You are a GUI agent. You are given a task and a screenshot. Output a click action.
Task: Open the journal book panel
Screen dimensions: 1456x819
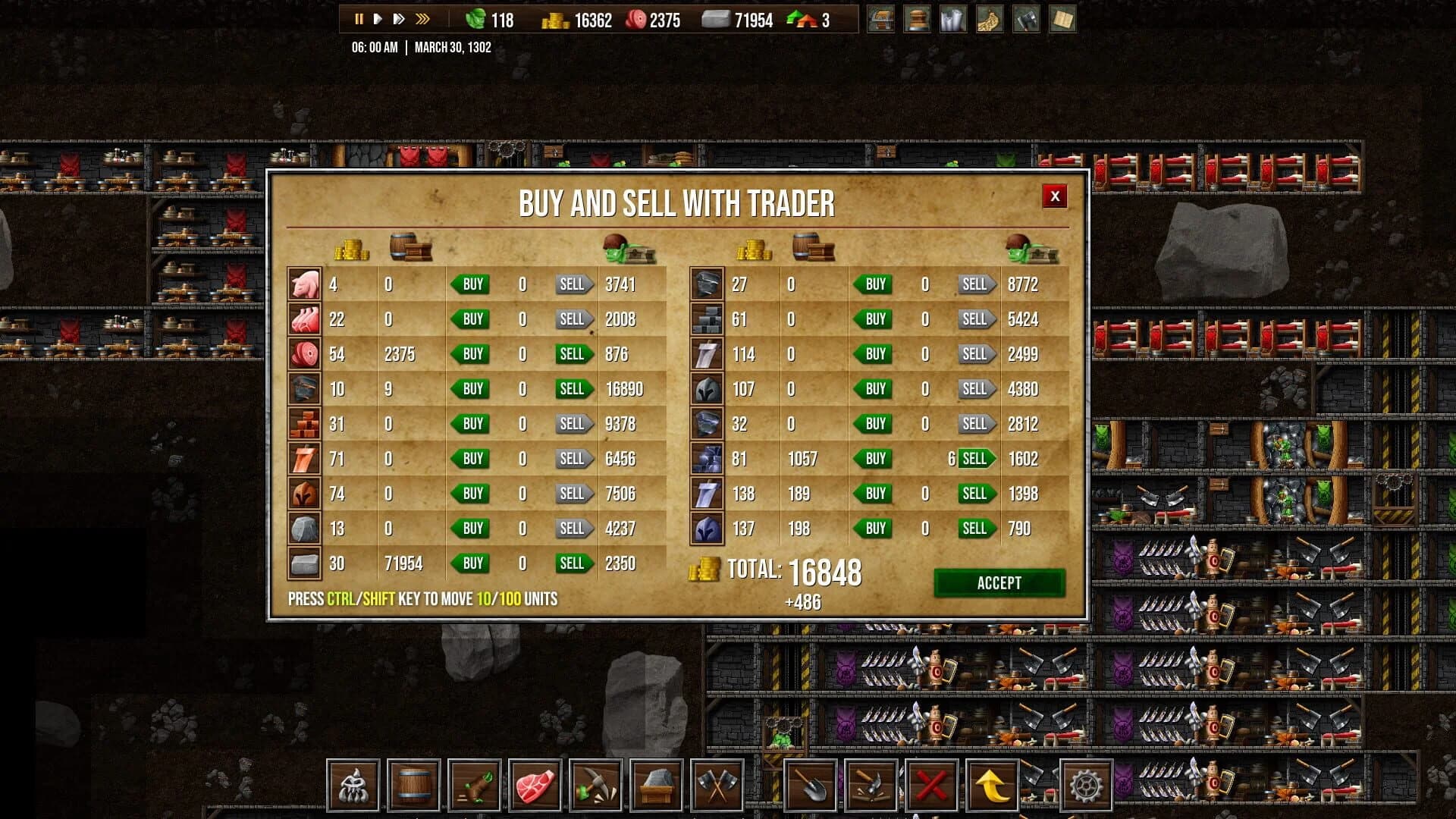[x=1063, y=20]
